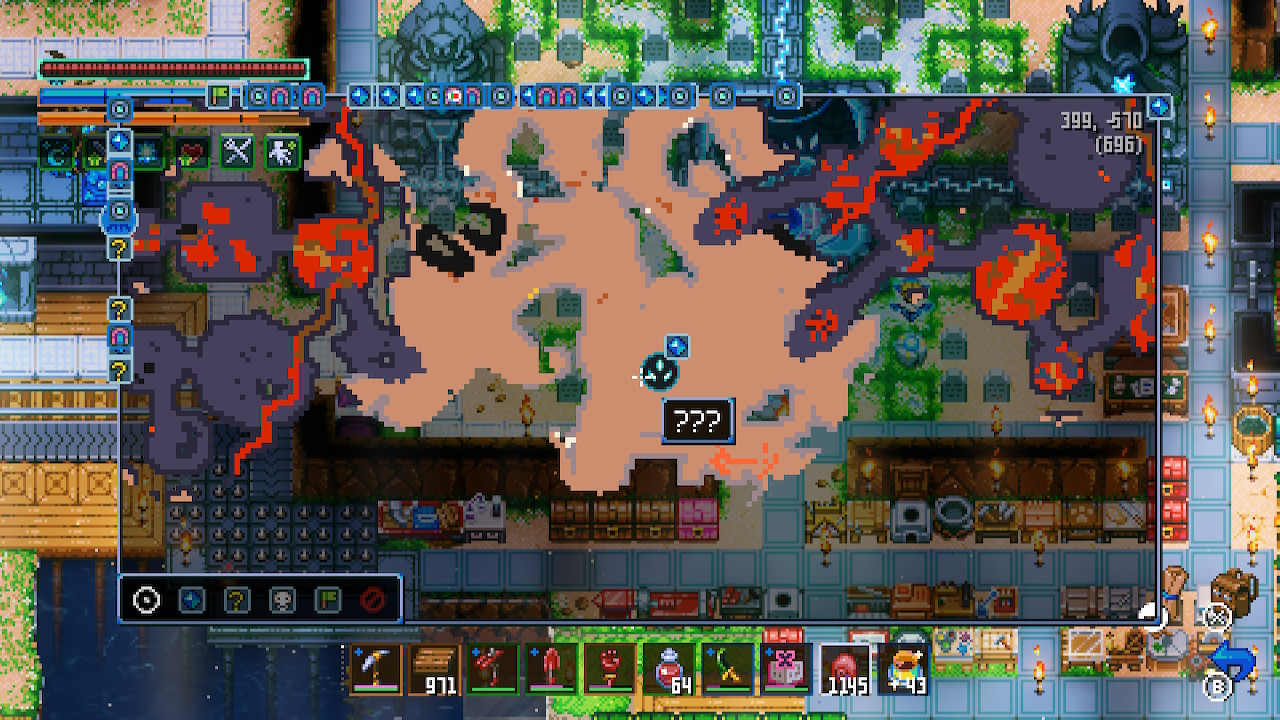This screenshot has height=720, width=1280.
Task: Toggle the blue waypoint crystal map filter
Action: click(x=191, y=600)
